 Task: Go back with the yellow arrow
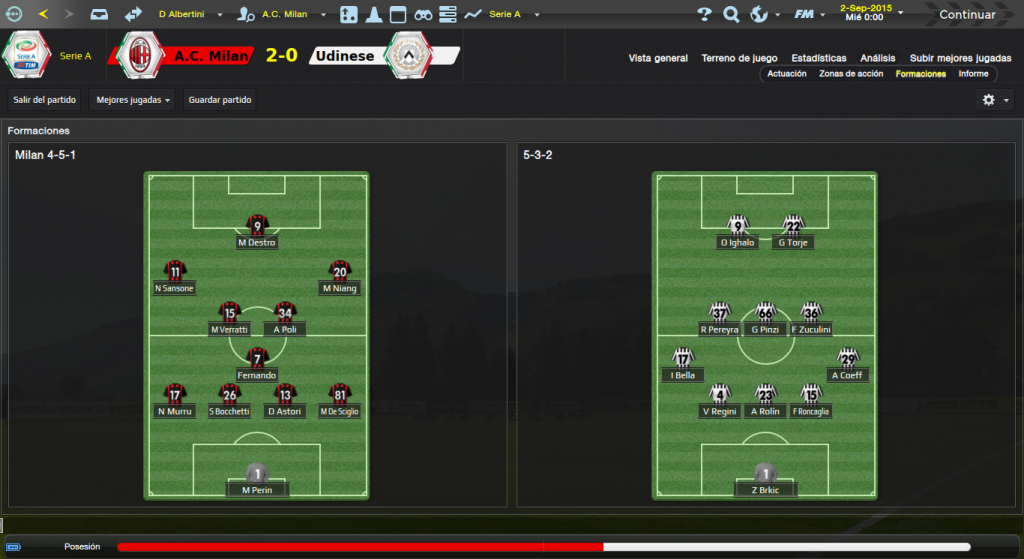click(x=43, y=14)
